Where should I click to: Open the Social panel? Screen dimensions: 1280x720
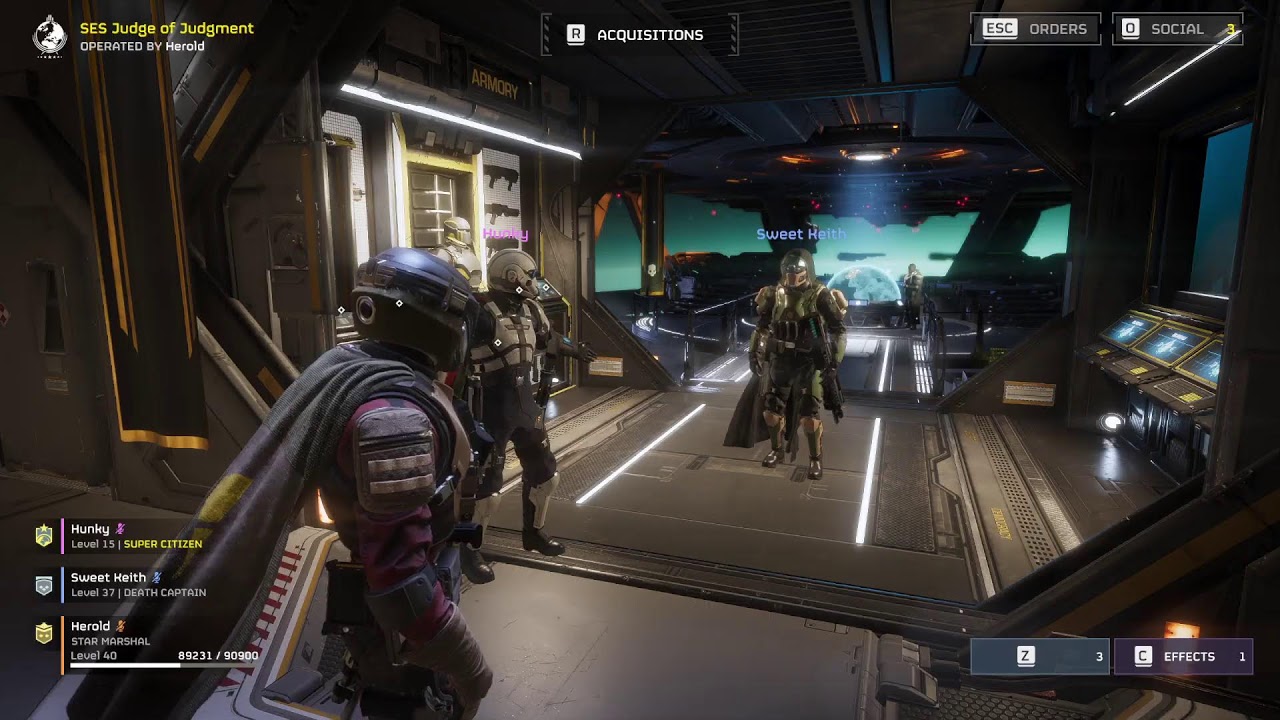[1177, 29]
